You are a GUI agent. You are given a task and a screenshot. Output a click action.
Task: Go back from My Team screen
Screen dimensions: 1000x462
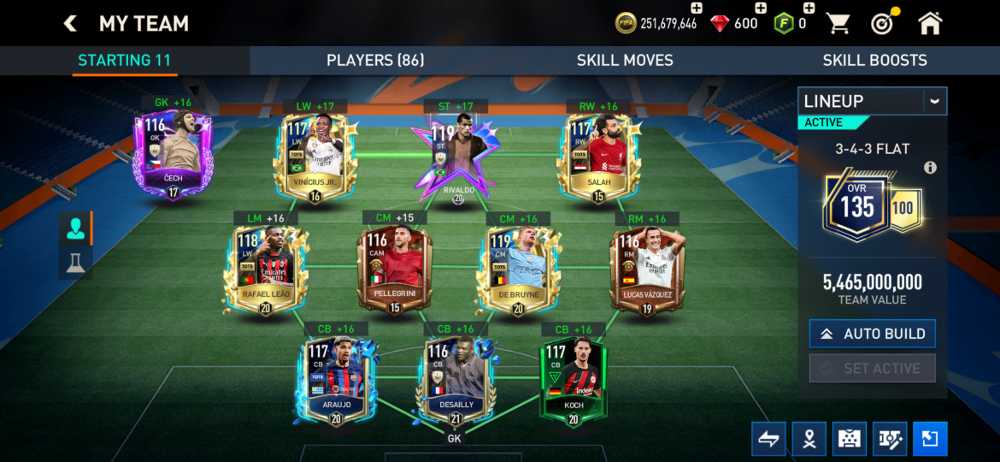click(70, 23)
